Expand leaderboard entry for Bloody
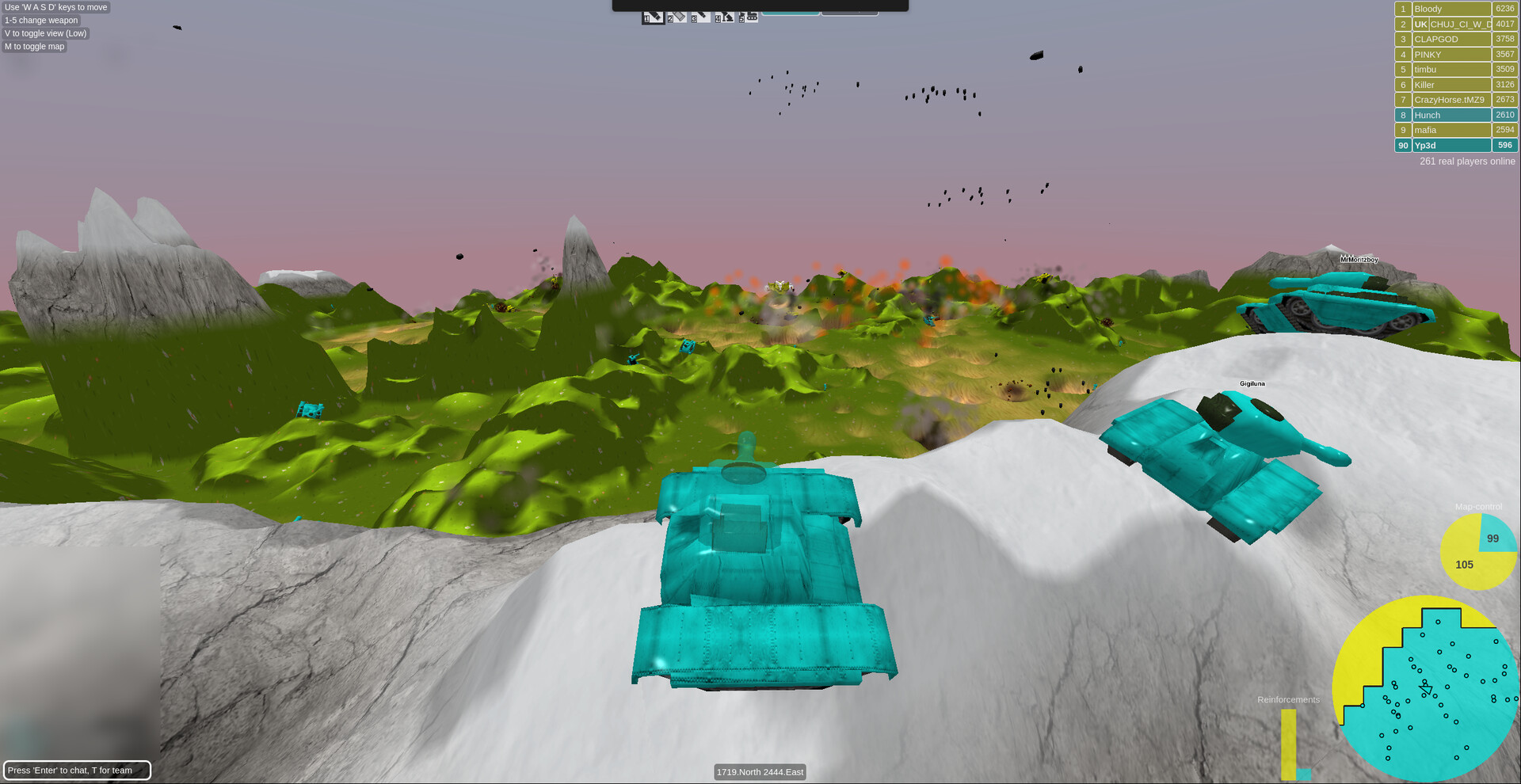Screen dimensions: 1521x784 click(1451, 8)
